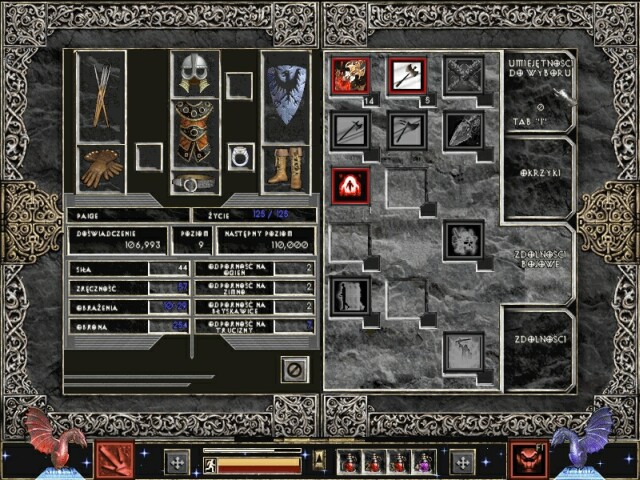Open the right-hand red demon skill selector

(526, 459)
